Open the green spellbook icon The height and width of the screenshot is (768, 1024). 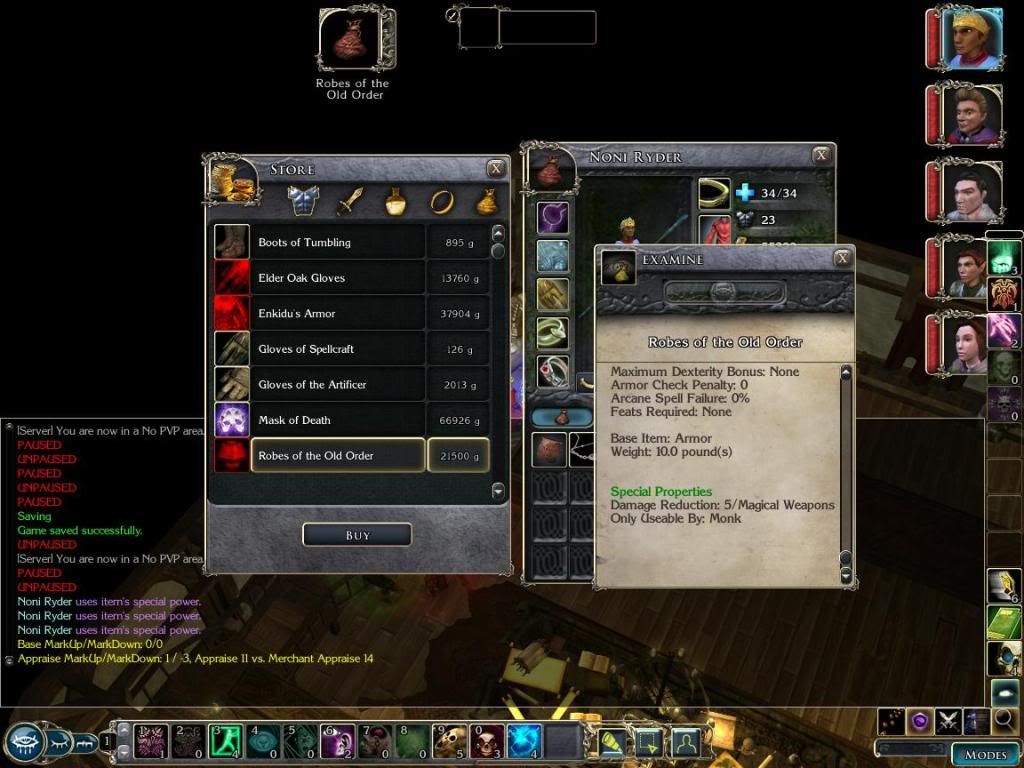[x=1004, y=622]
